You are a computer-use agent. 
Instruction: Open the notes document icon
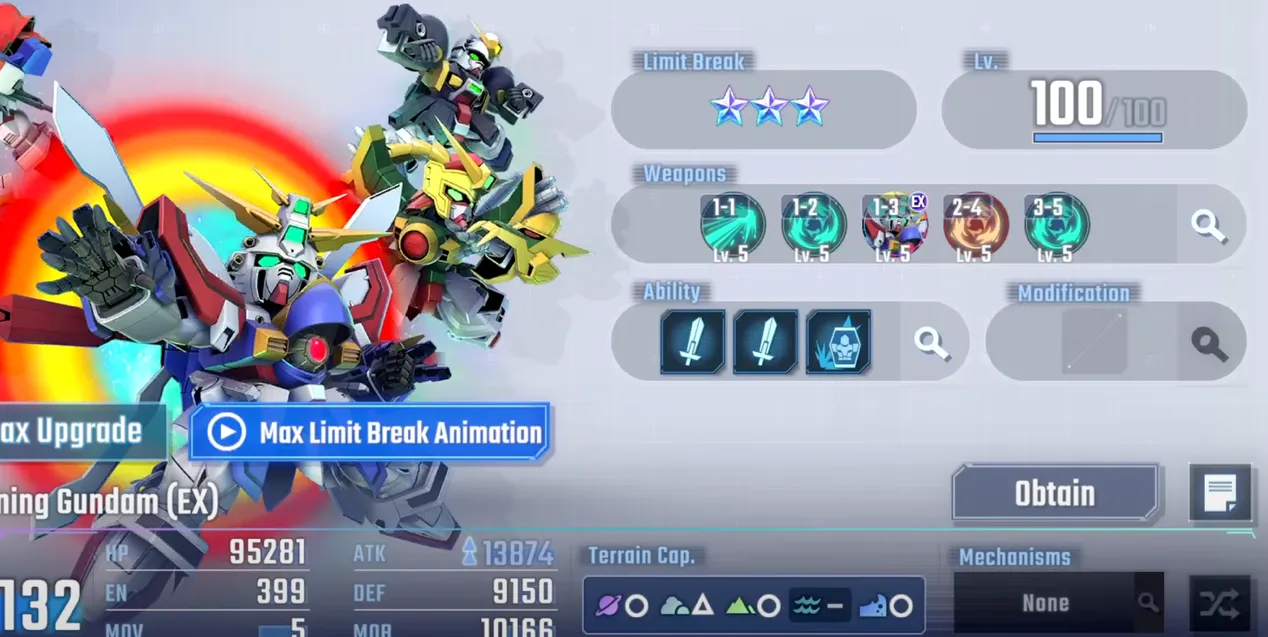click(1220, 493)
